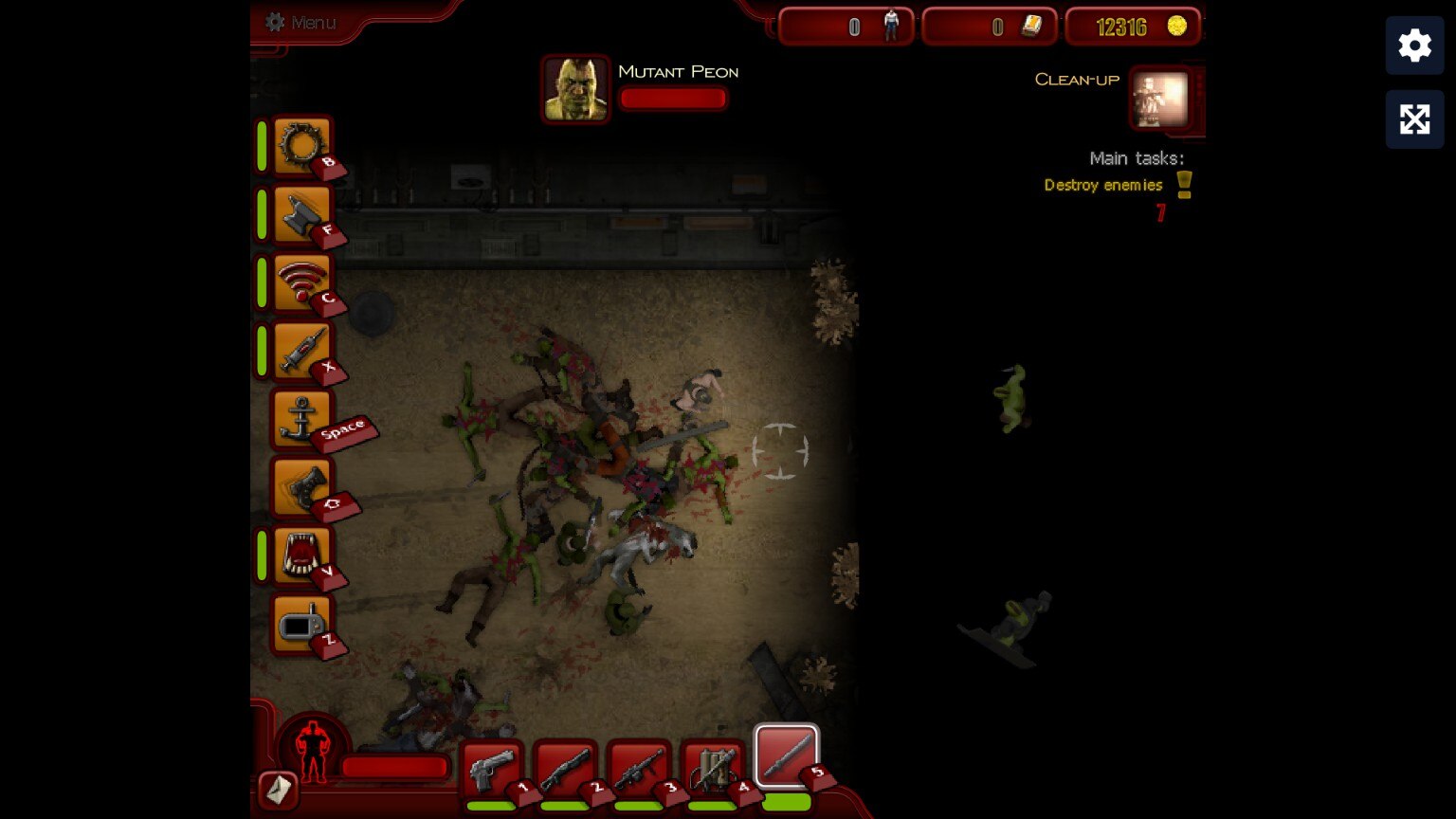Equip the shotgun weapon slot

tap(565, 769)
